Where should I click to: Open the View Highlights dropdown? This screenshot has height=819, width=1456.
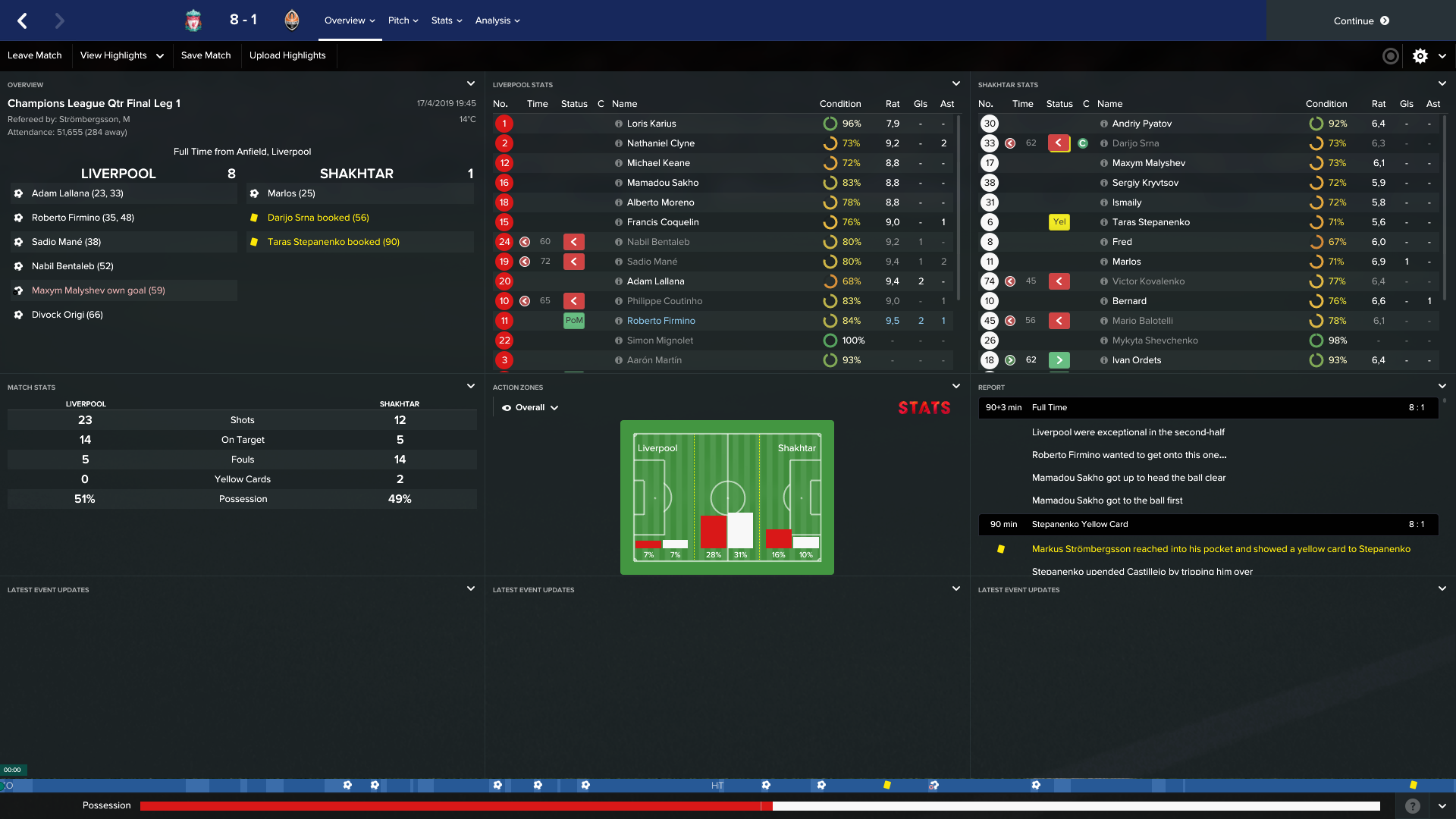(x=121, y=55)
